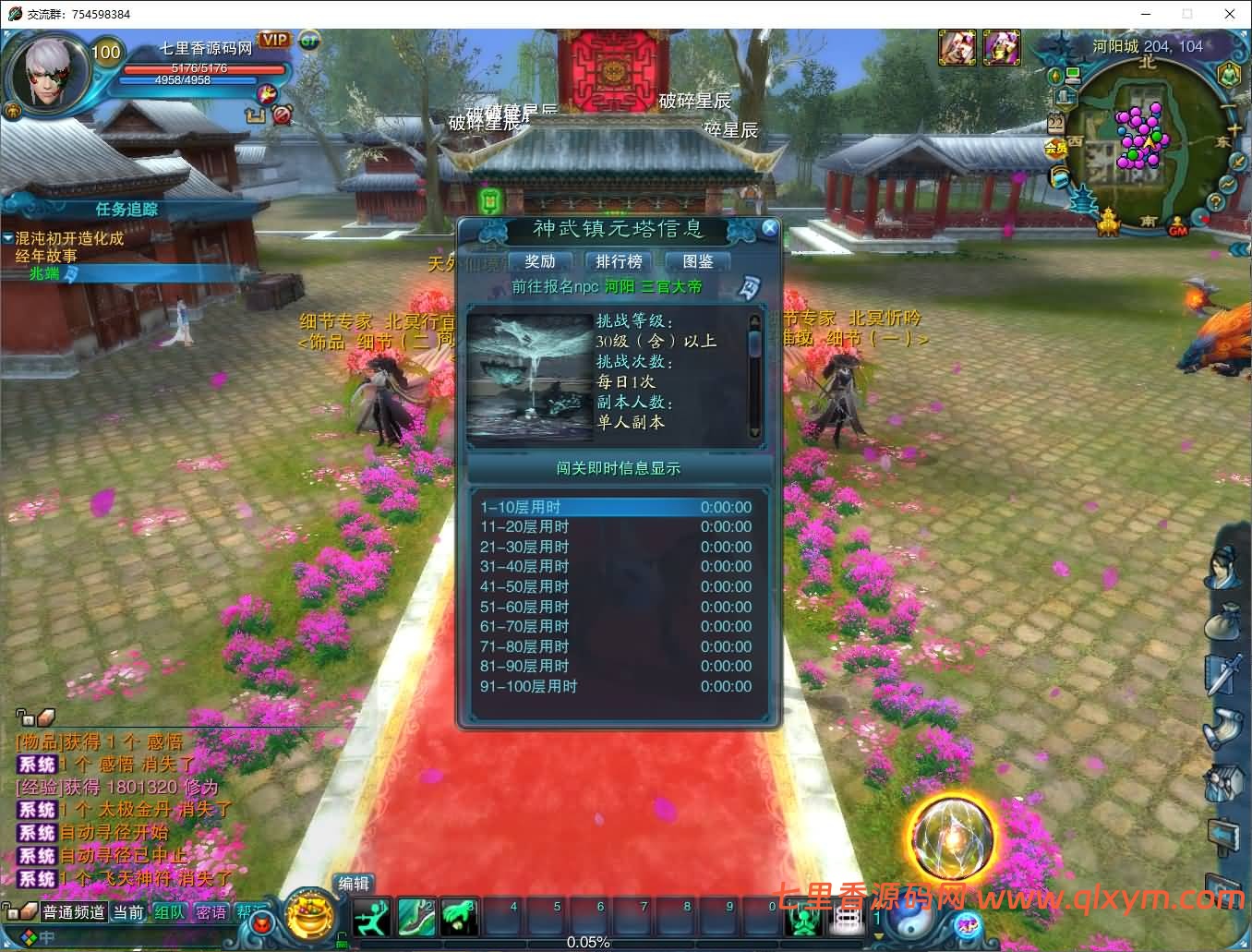Open the character portrait icon atop right sidebar
1252x952 pixels.
pos(1222,566)
